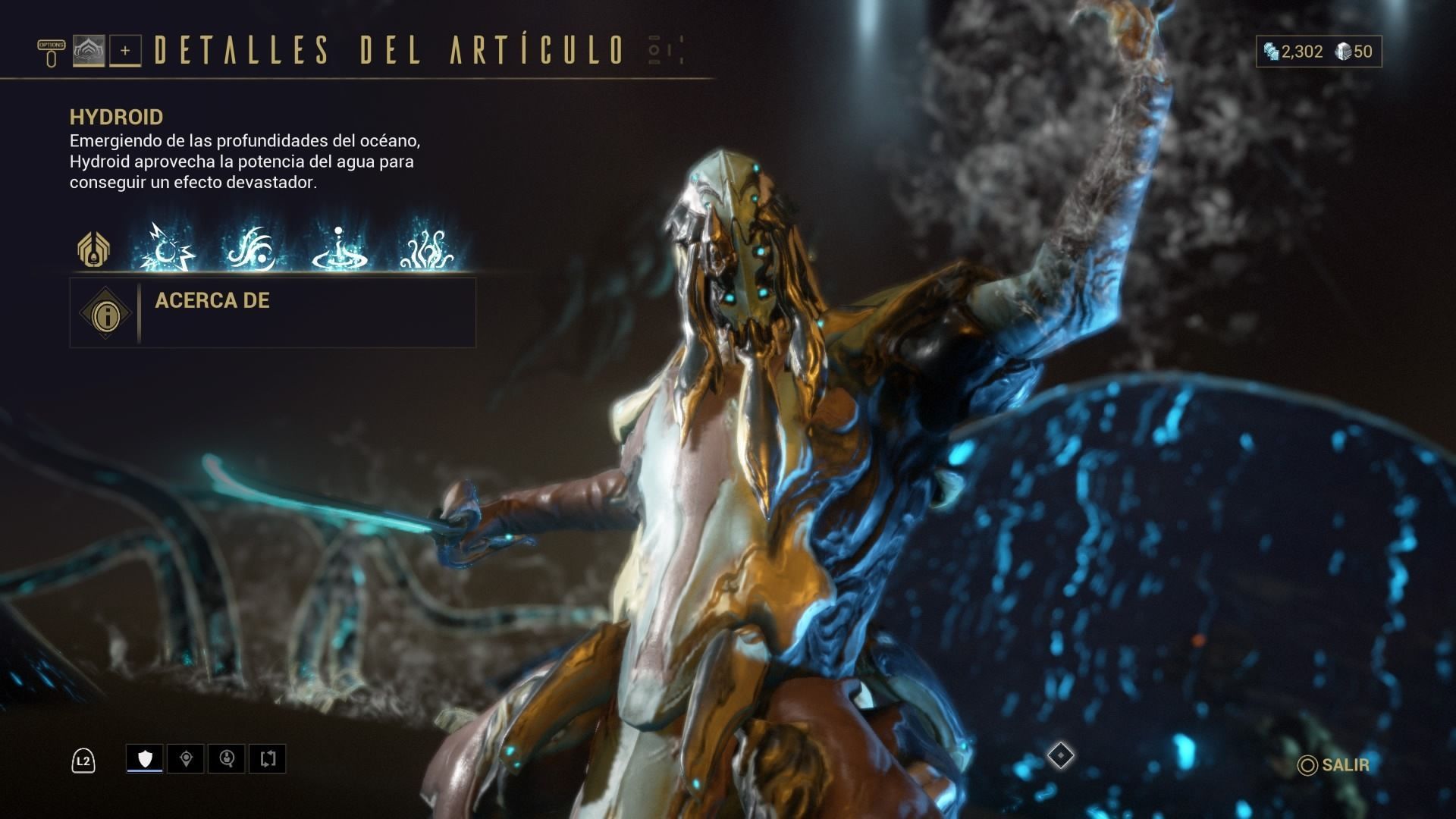This screenshot has height=819, width=1456.
Task: Select the Tentacle Swarm ability icon
Action: click(428, 250)
